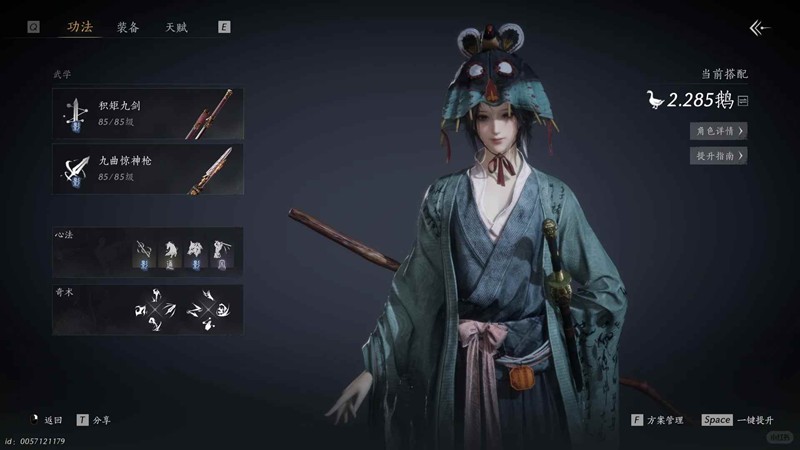Click 返回 to go back
Viewport: 800px width, 450px height.
[x=46, y=421]
